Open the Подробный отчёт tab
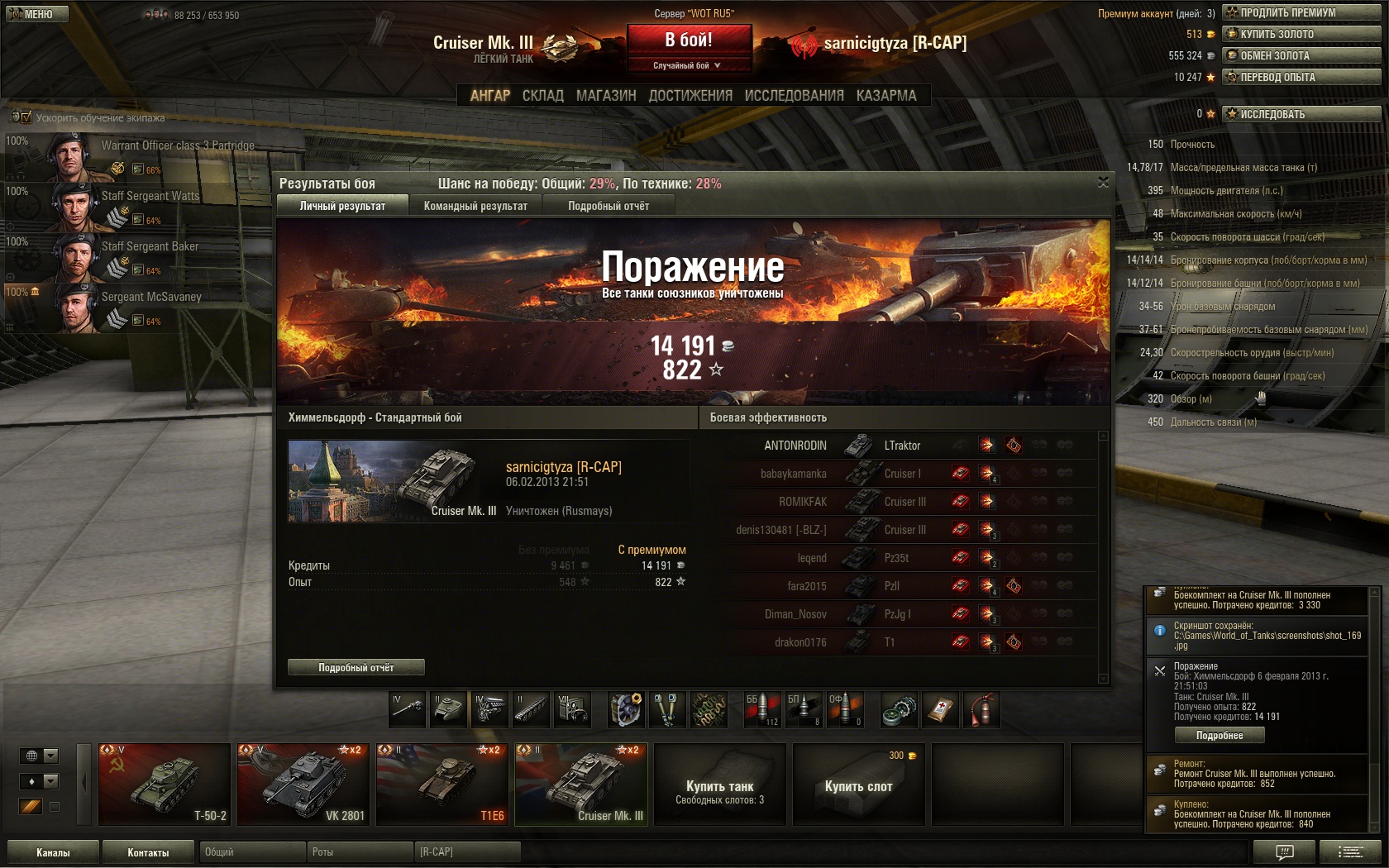Screen dimensions: 1389x868 (609, 206)
